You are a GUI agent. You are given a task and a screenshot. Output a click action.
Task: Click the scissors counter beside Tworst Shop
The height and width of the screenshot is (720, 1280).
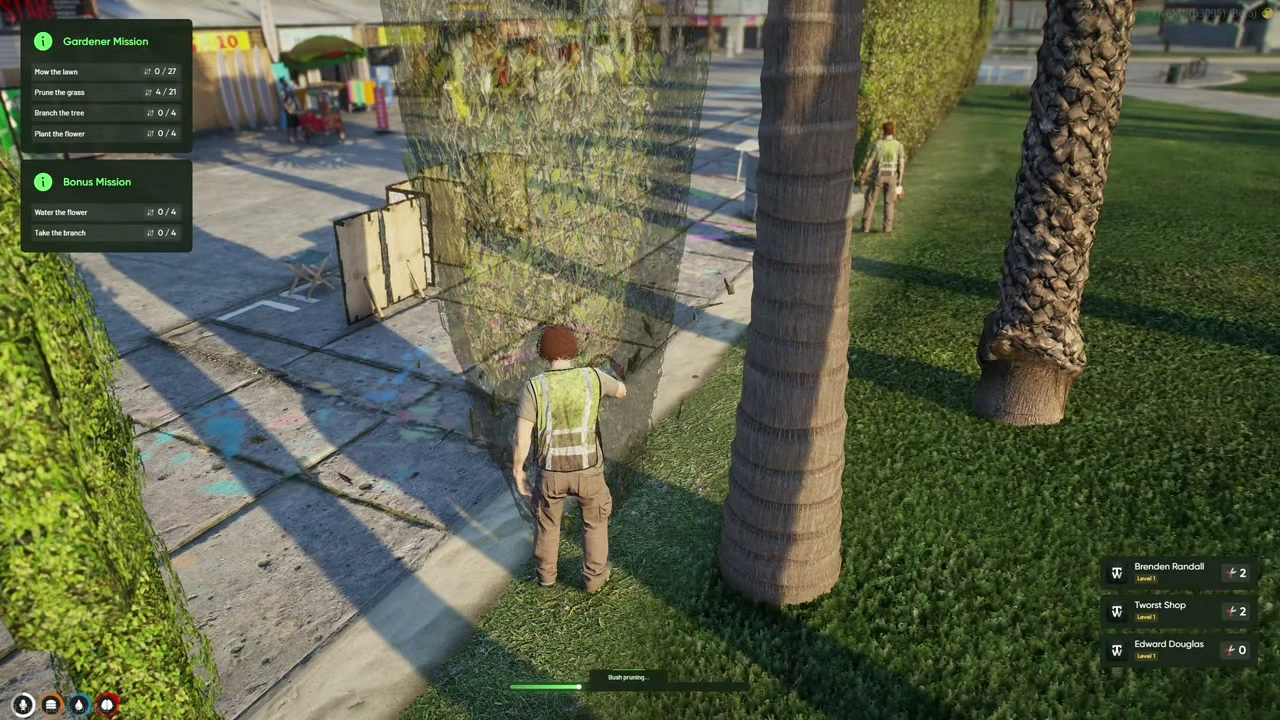pos(1235,611)
